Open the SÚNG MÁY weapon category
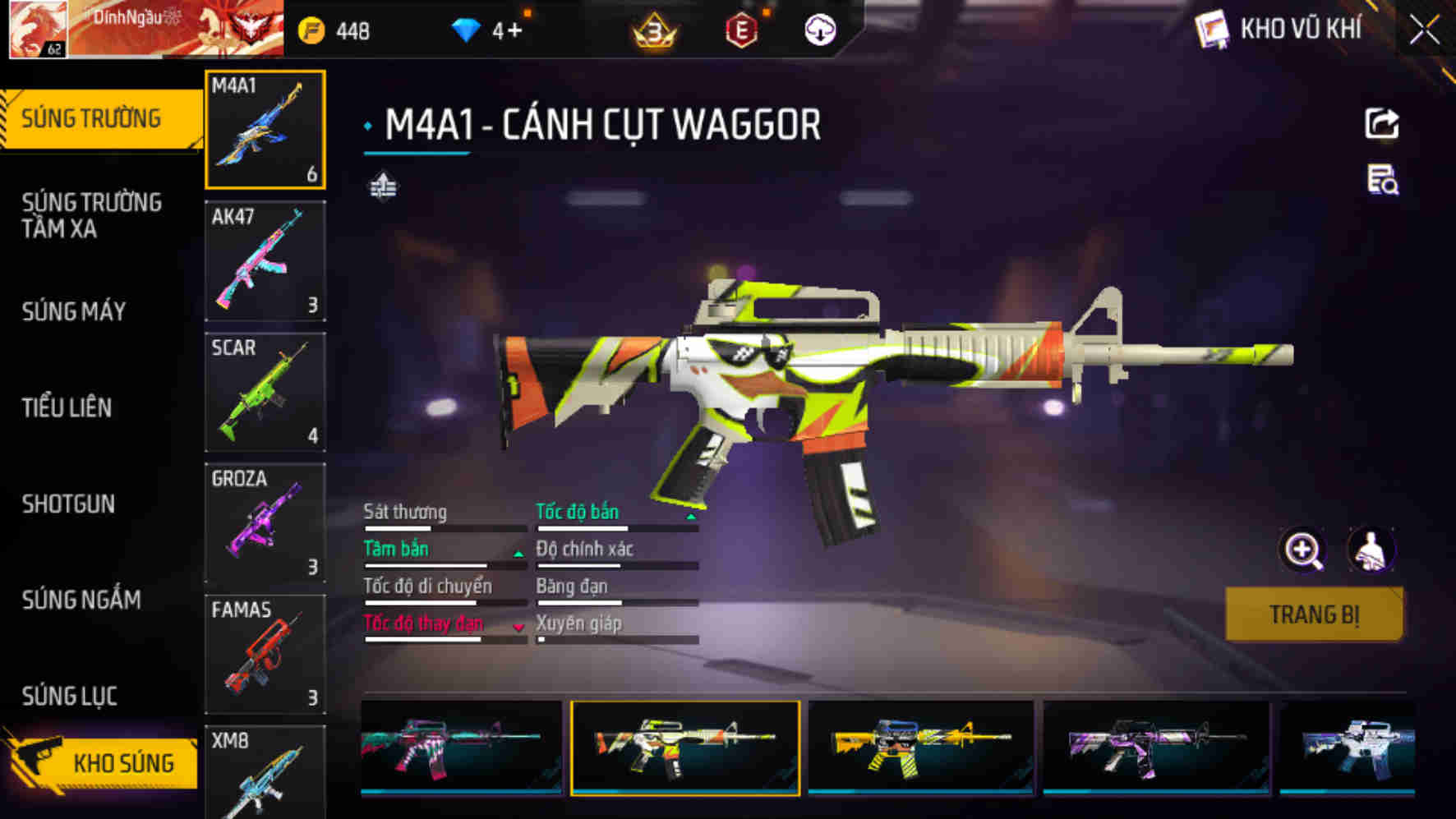The height and width of the screenshot is (819, 1456). [x=74, y=311]
